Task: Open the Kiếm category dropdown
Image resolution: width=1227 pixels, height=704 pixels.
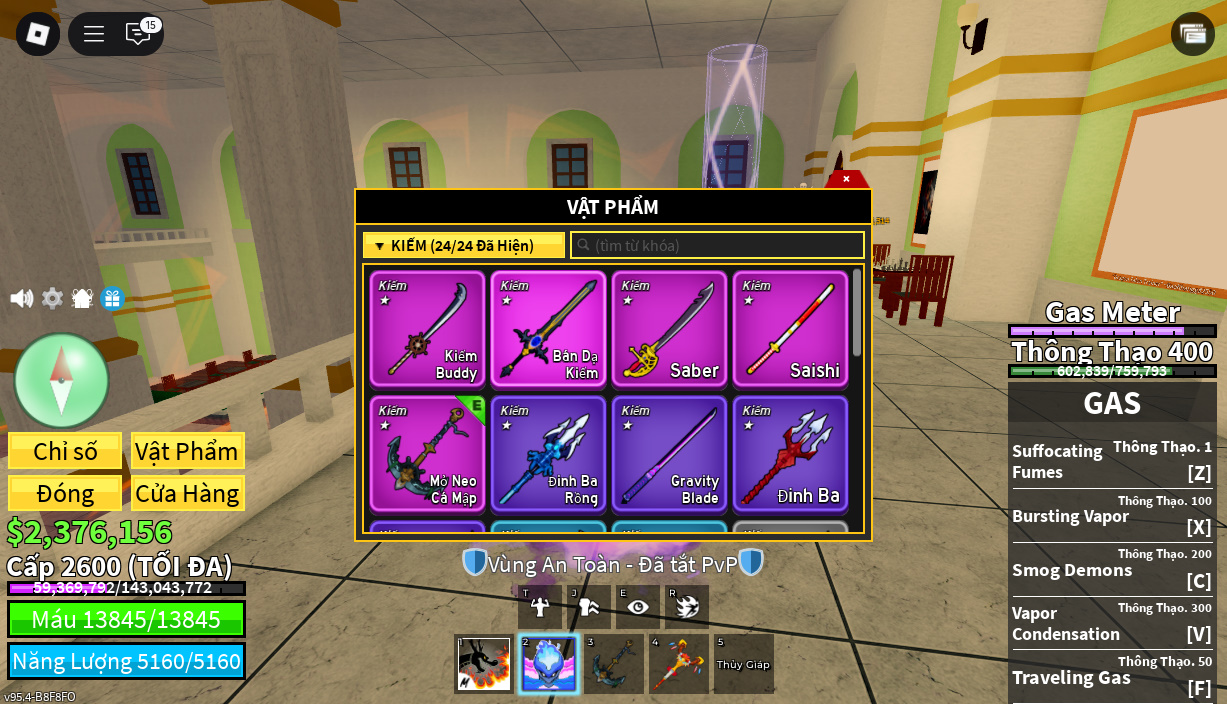Action: [464, 245]
